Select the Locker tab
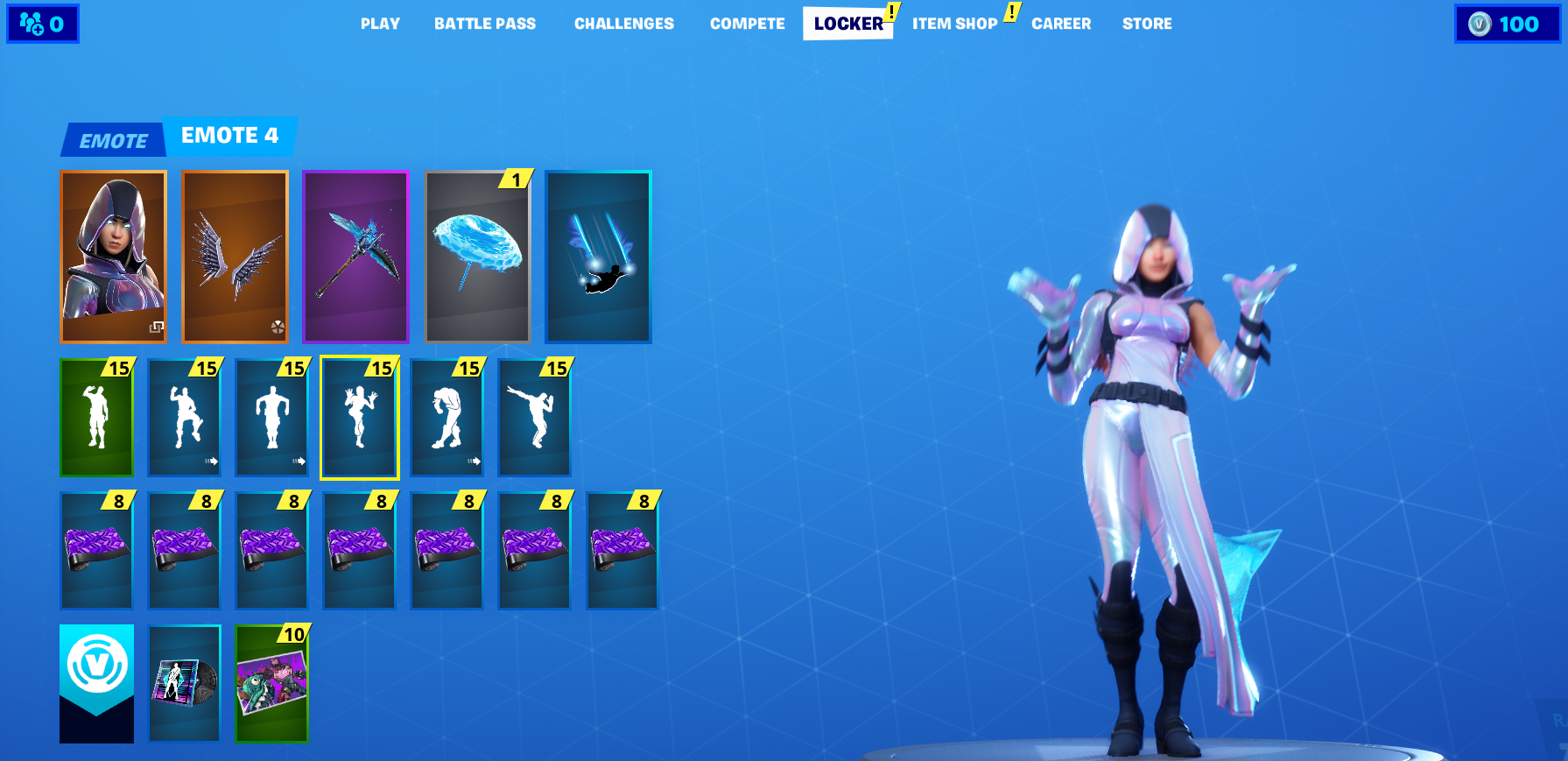Image resolution: width=1568 pixels, height=761 pixels. point(847,24)
